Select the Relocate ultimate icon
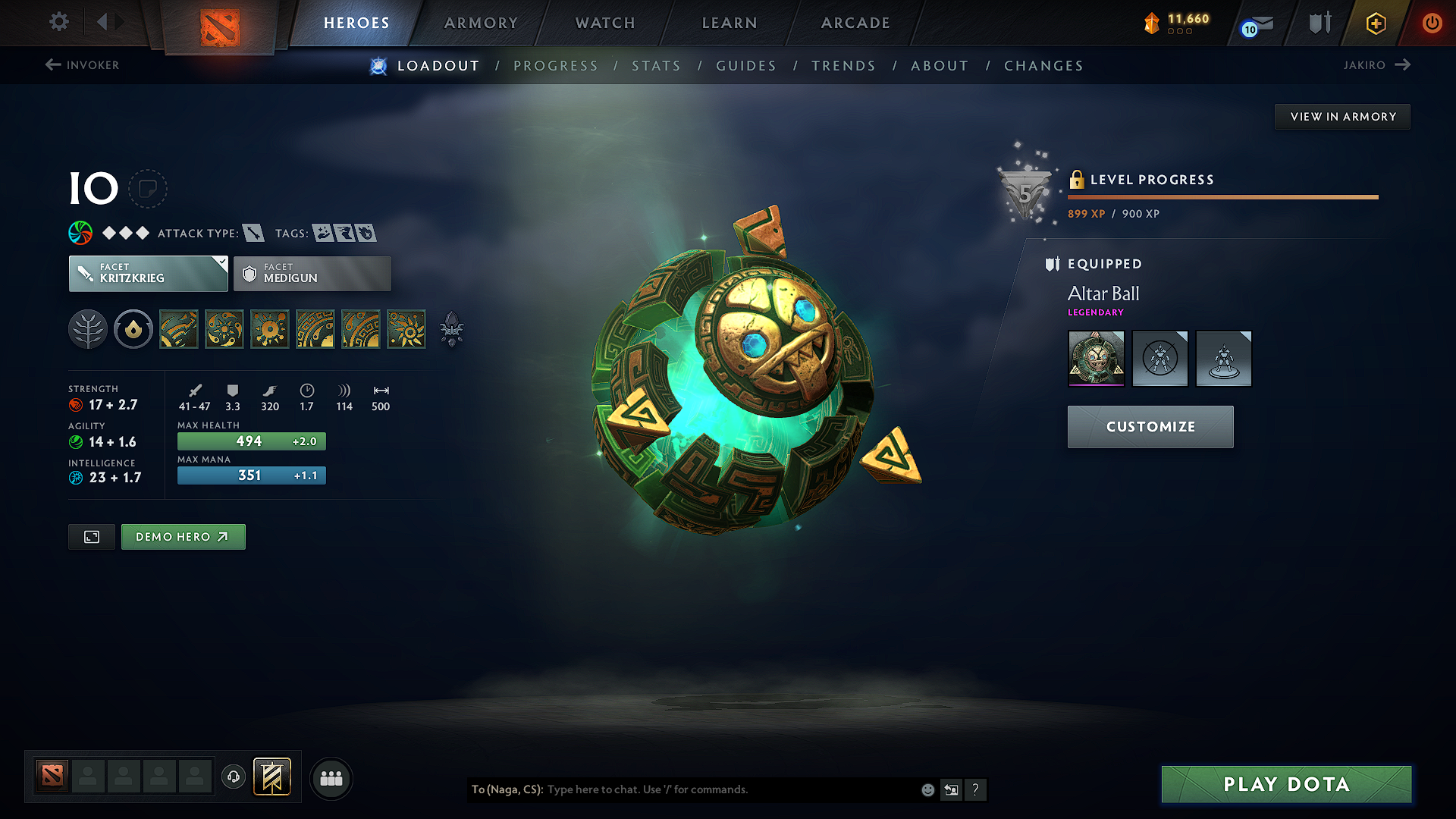This screenshot has width=1456, height=819. pyautogui.click(x=406, y=329)
